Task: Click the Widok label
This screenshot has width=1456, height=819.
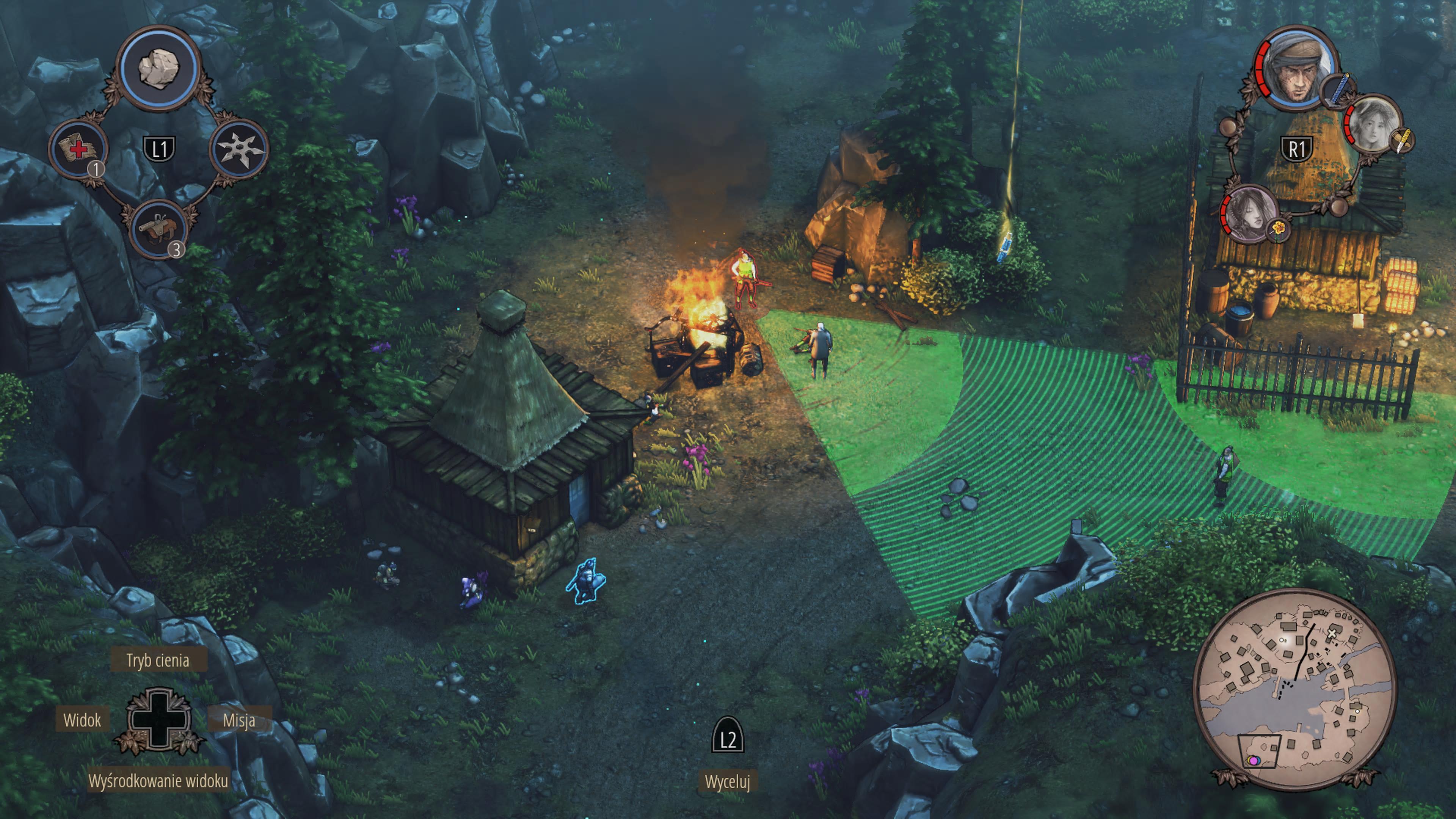Action: point(83,720)
